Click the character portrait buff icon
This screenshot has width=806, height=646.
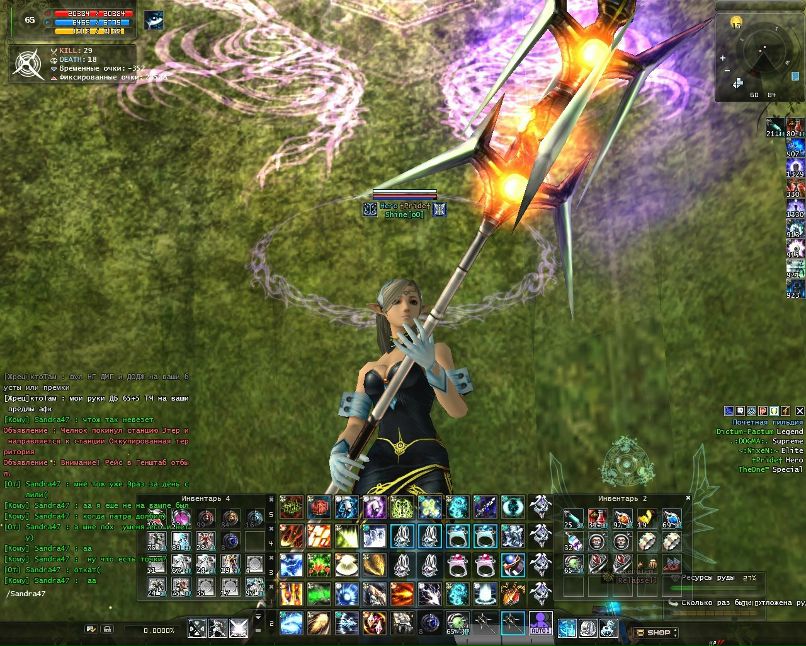154,20
